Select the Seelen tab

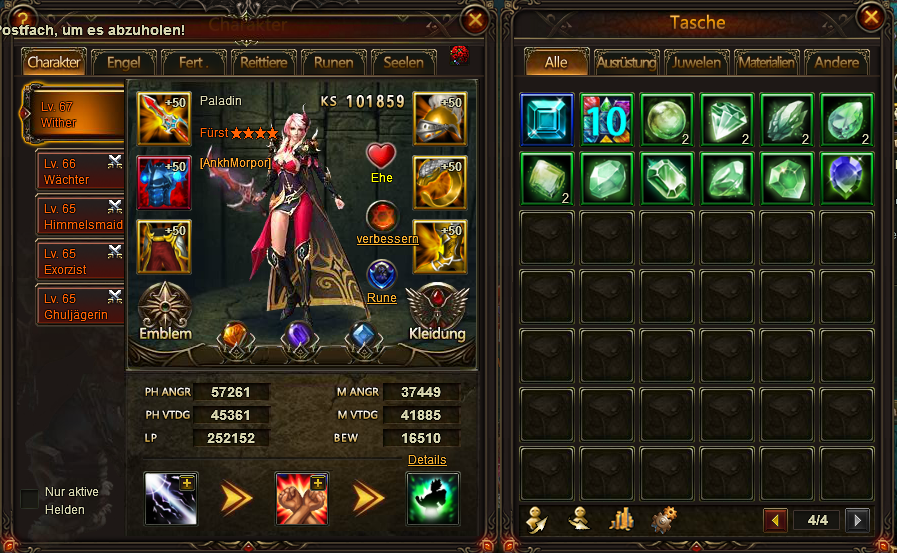(x=404, y=62)
